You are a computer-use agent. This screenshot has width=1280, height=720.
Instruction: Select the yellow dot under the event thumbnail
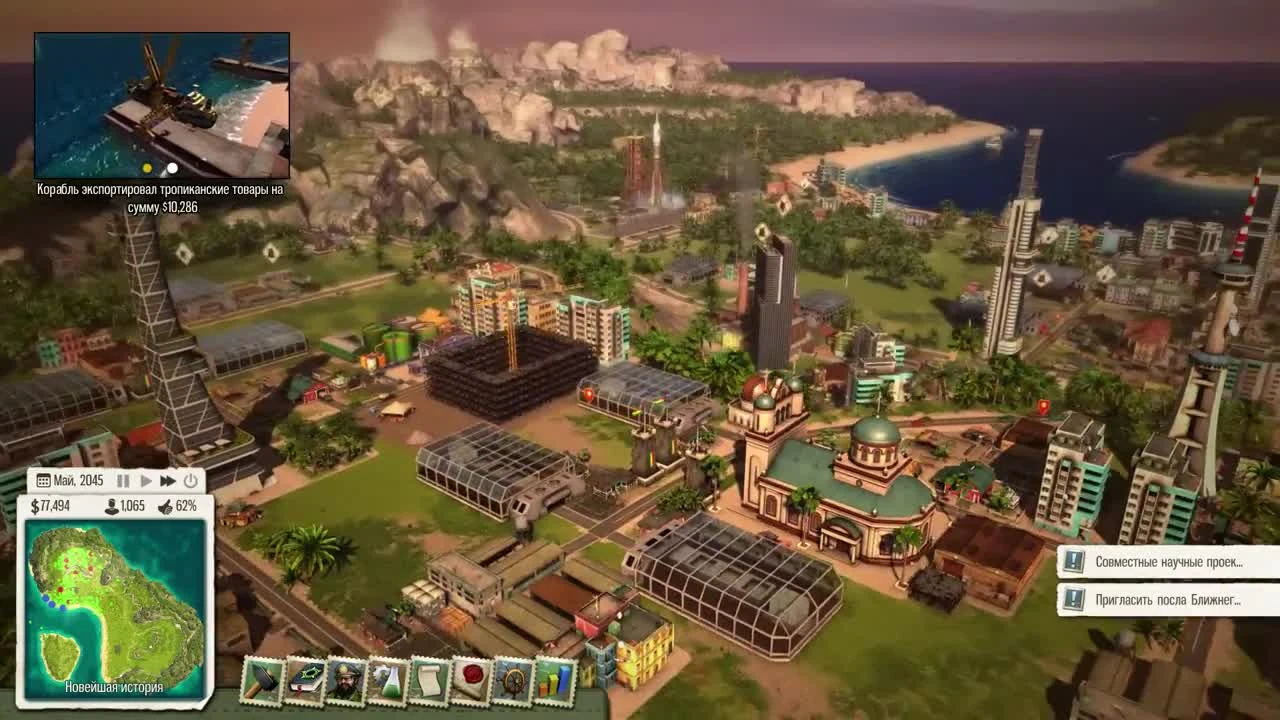147,170
